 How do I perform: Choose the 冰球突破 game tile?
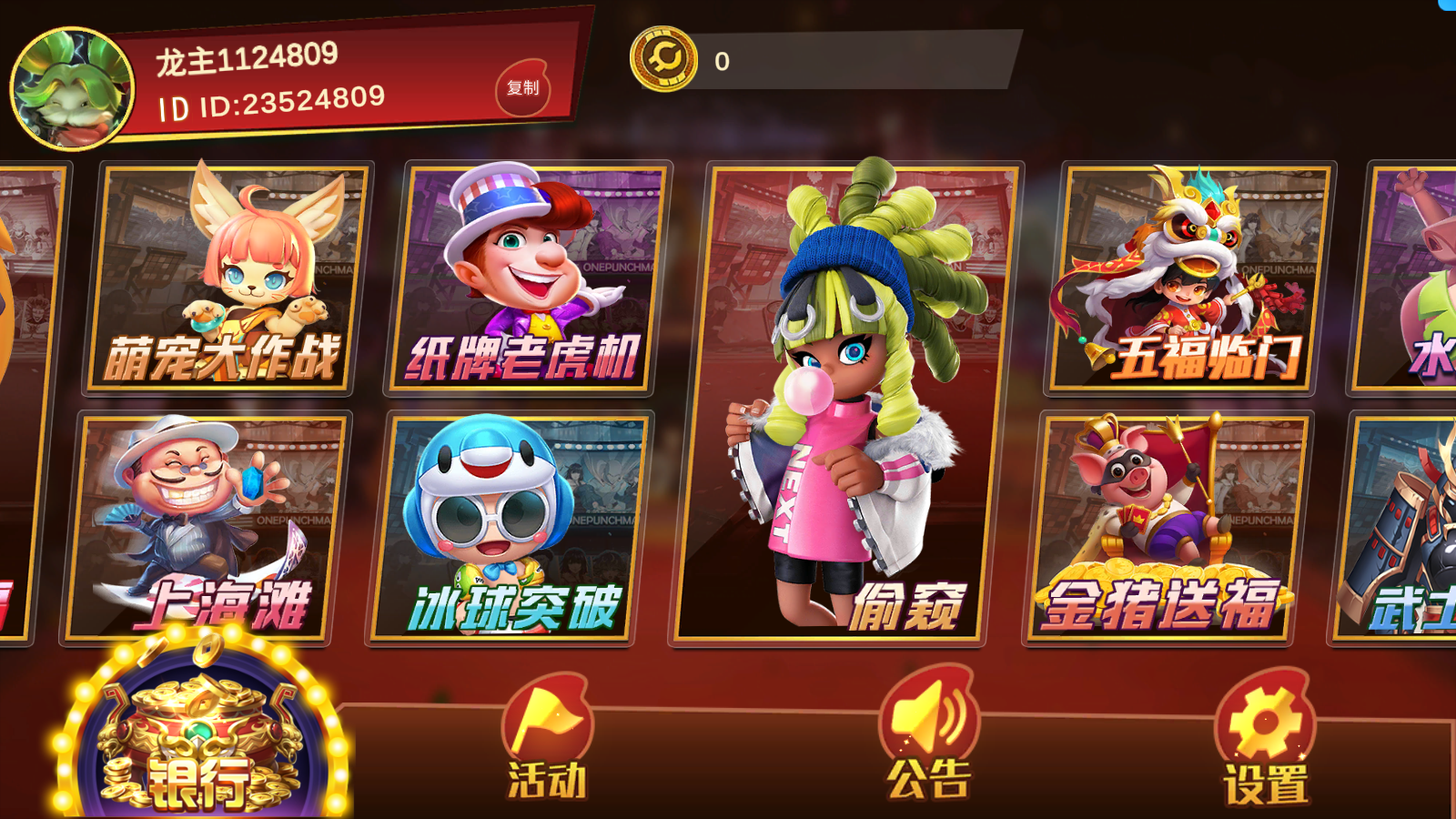pyautogui.click(x=507, y=528)
